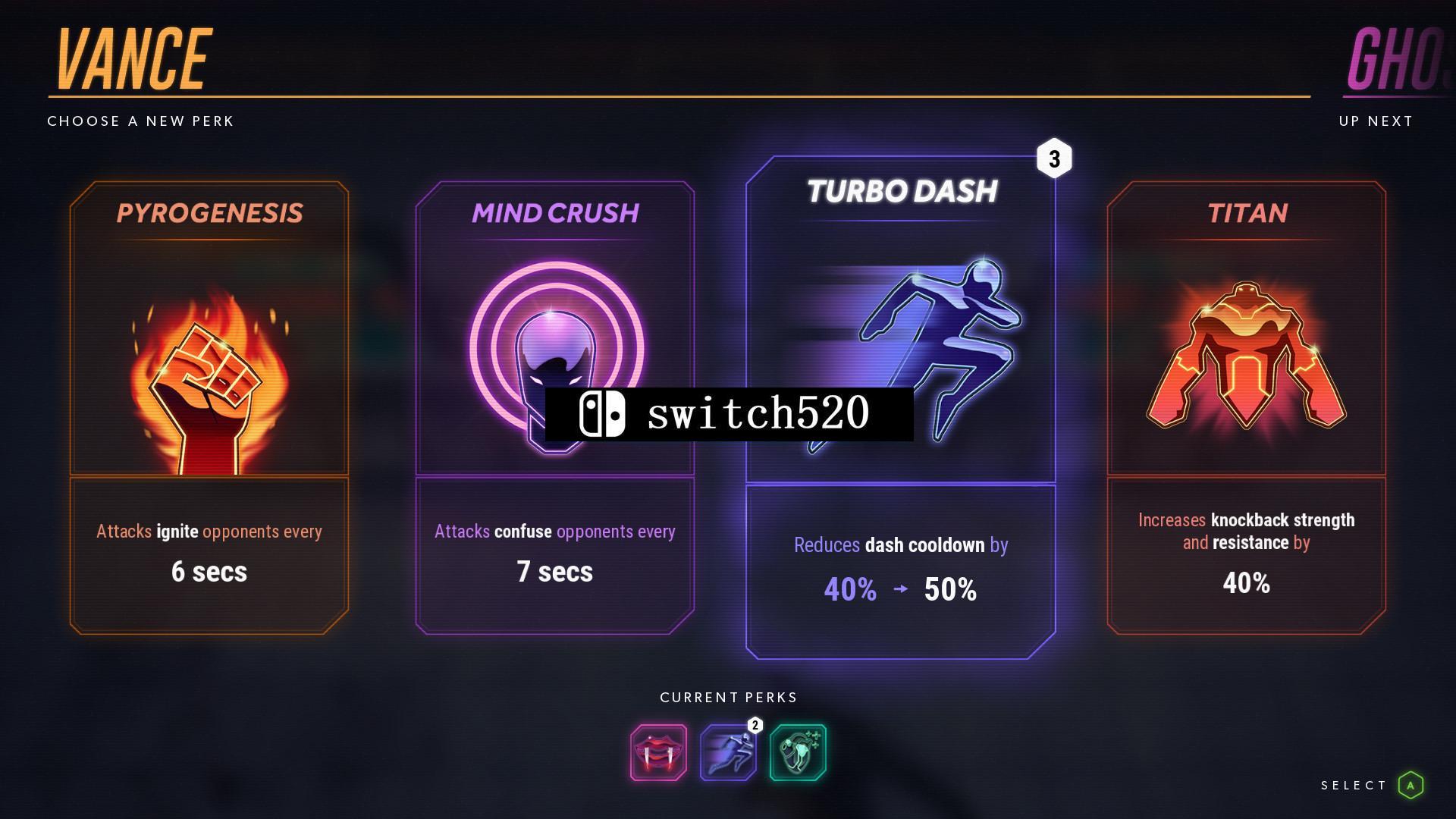Click the level 2 badge on the dash perk
1456x819 pixels.
pyautogui.click(x=755, y=725)
